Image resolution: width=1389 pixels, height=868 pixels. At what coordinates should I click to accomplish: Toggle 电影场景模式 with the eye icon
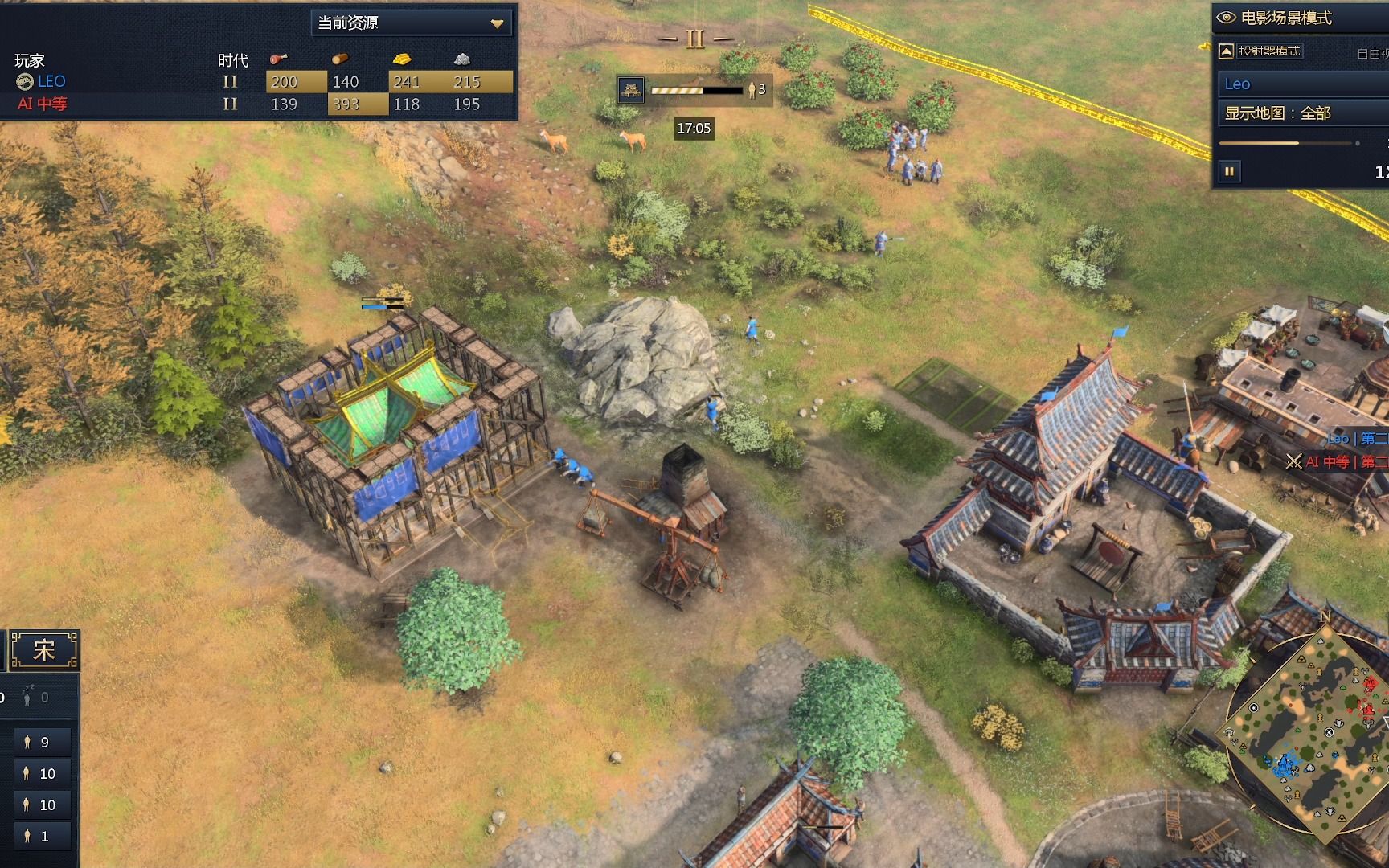(1226, 18)
